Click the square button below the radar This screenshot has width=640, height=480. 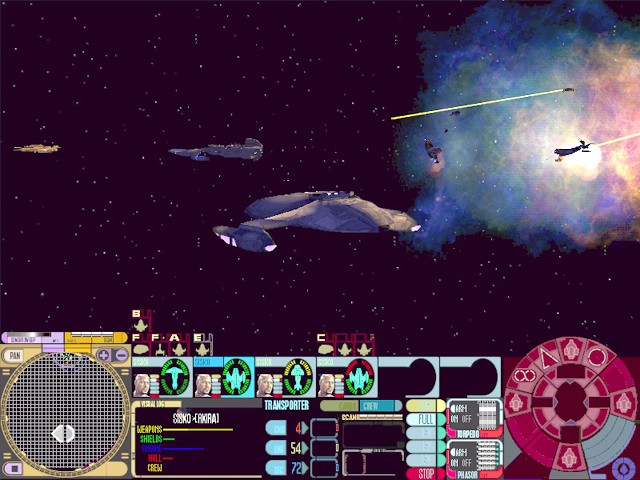point(14,468)
